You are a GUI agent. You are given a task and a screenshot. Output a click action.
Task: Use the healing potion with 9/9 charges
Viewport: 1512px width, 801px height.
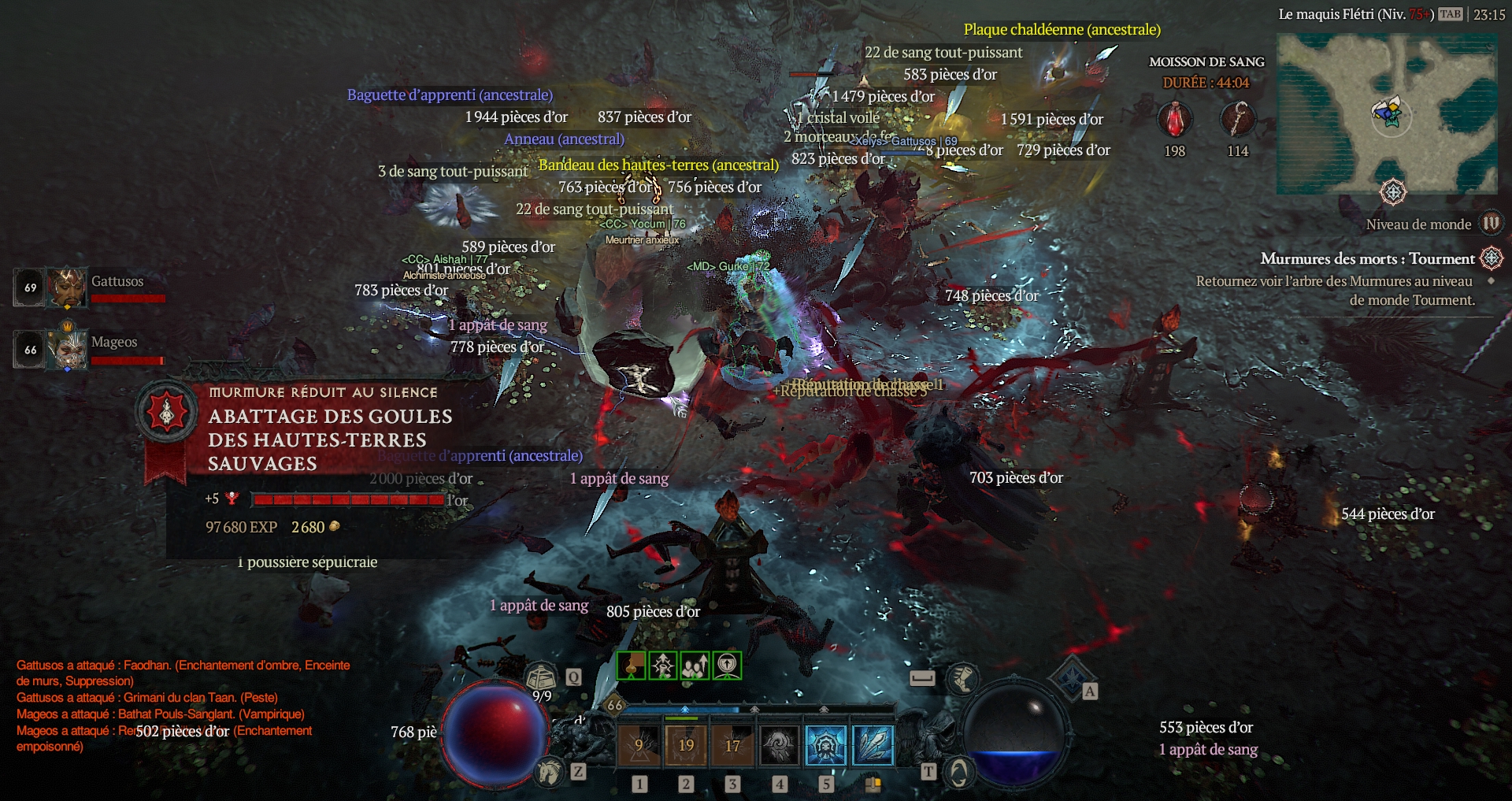point(542,677)
